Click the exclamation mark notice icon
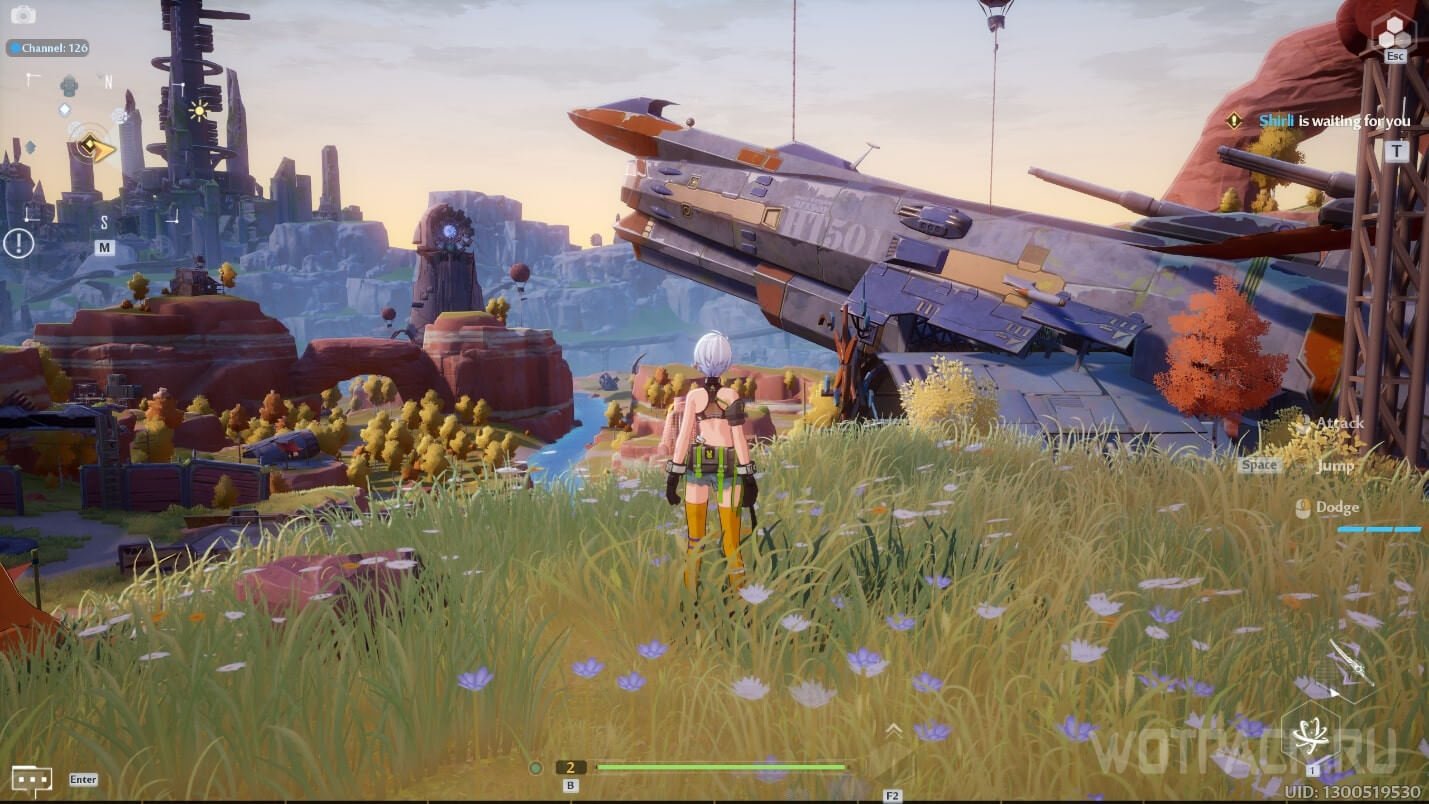 [x=18, y=242]
